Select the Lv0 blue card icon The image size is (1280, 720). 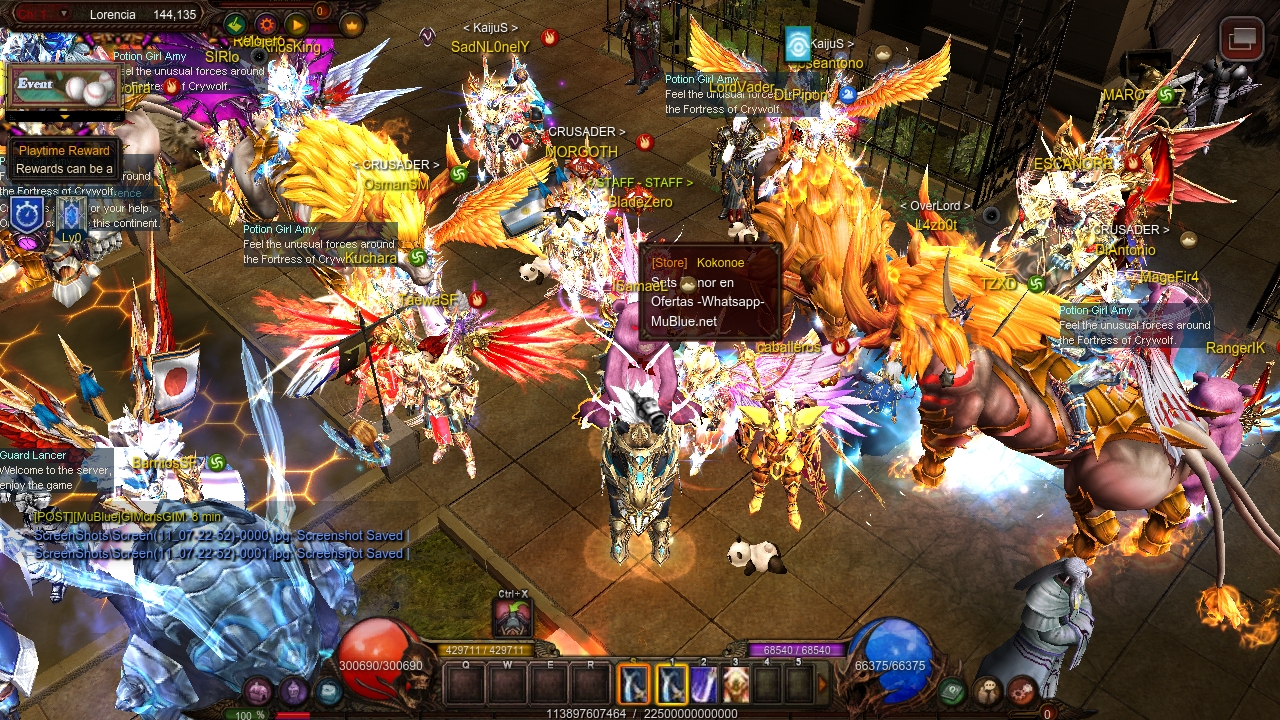(x=71, y=218)
